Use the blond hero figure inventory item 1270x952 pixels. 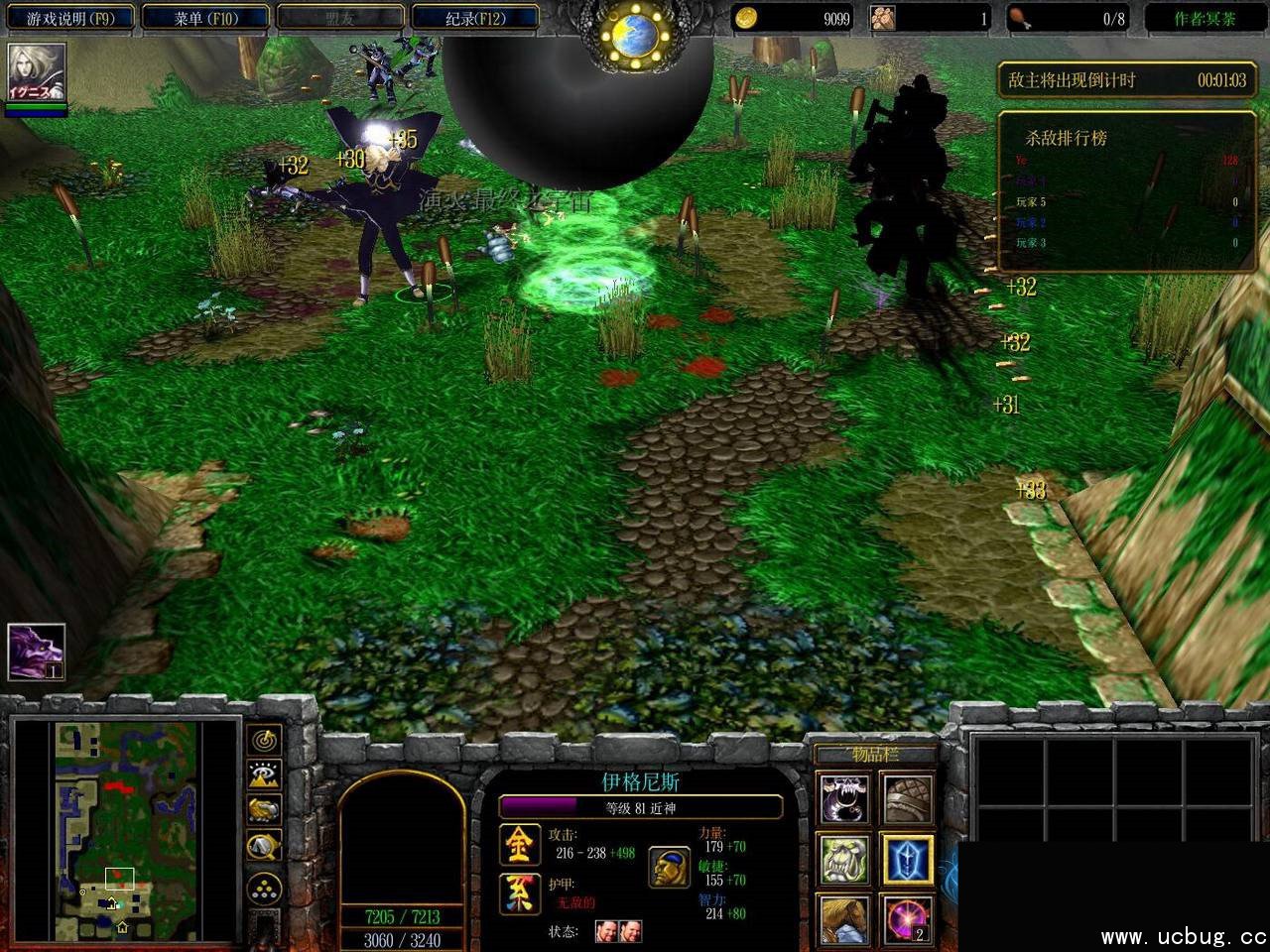843,919
